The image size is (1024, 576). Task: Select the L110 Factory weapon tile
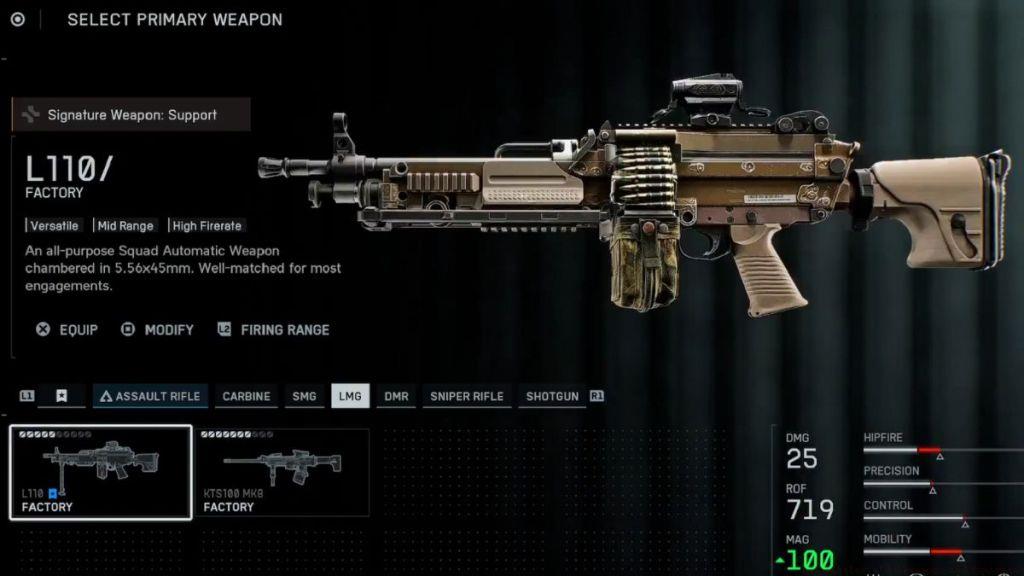pos(101,472)
